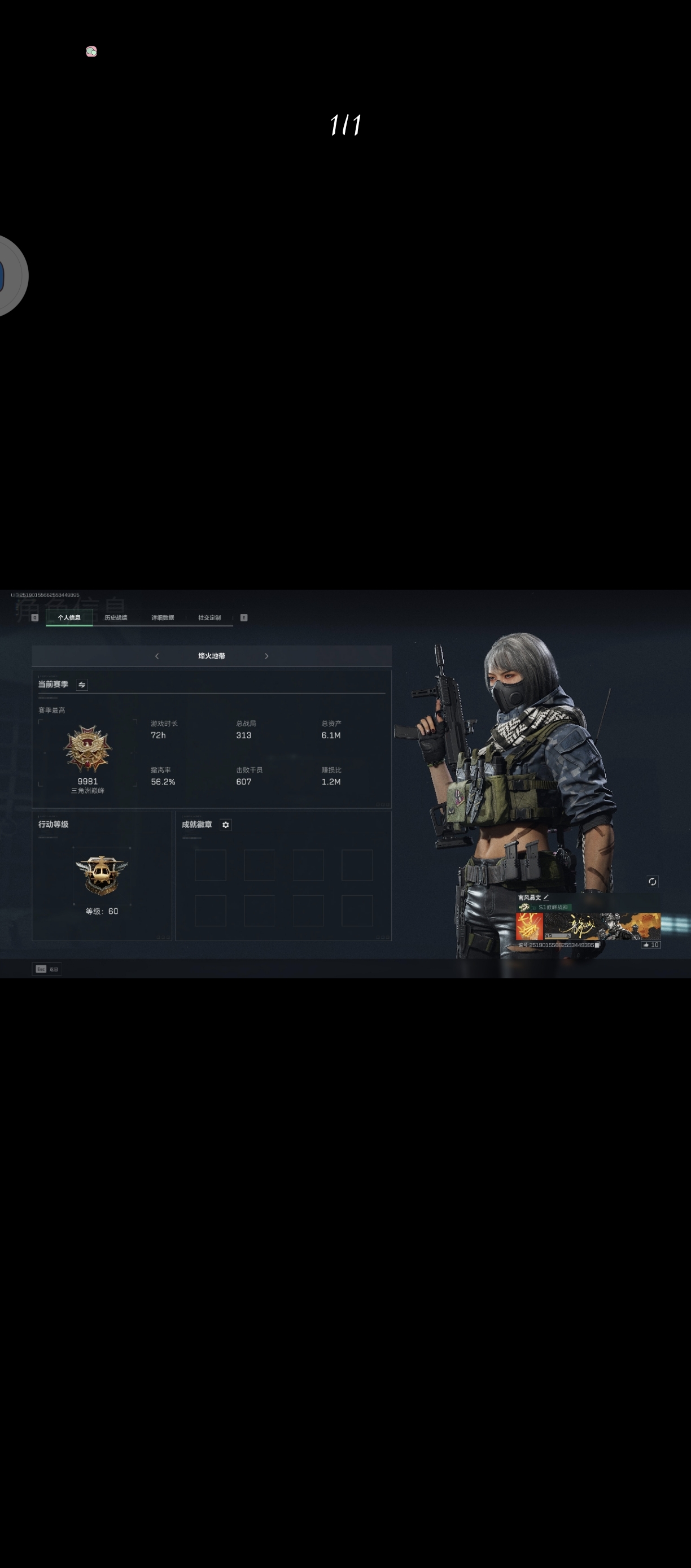The height and width of the screenshot is (1568, 691).
Task: Edit the player name with the pencil icon
Action: pos(546,897)
